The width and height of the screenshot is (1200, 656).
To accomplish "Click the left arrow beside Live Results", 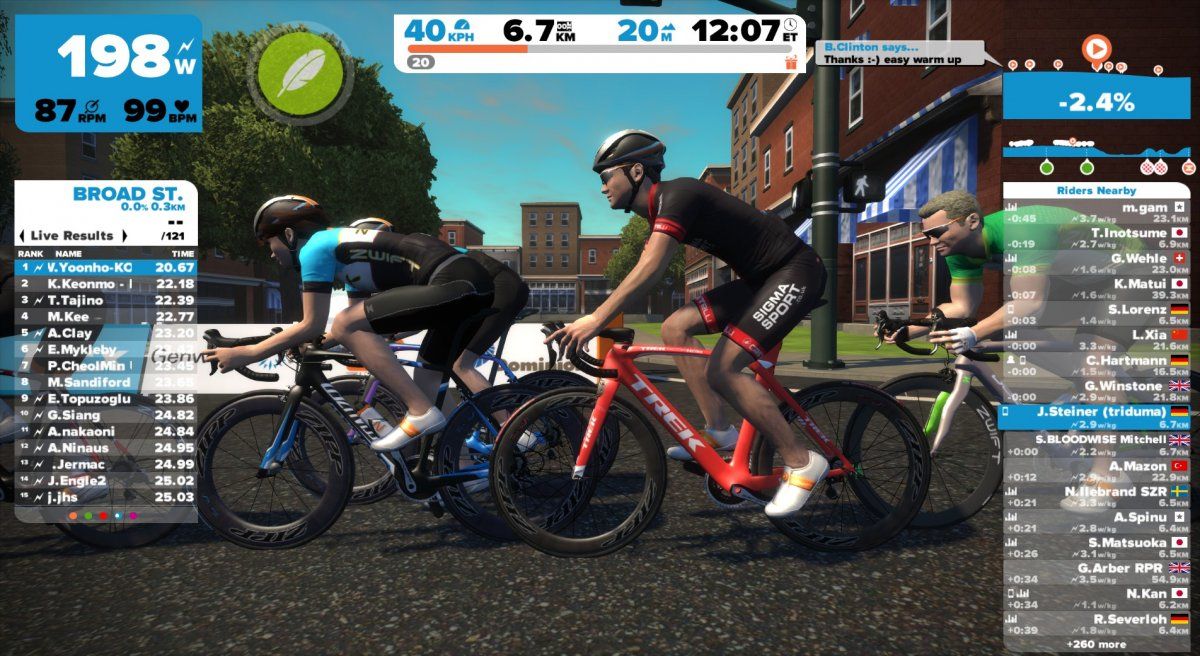I will click(x=23, y=236).
